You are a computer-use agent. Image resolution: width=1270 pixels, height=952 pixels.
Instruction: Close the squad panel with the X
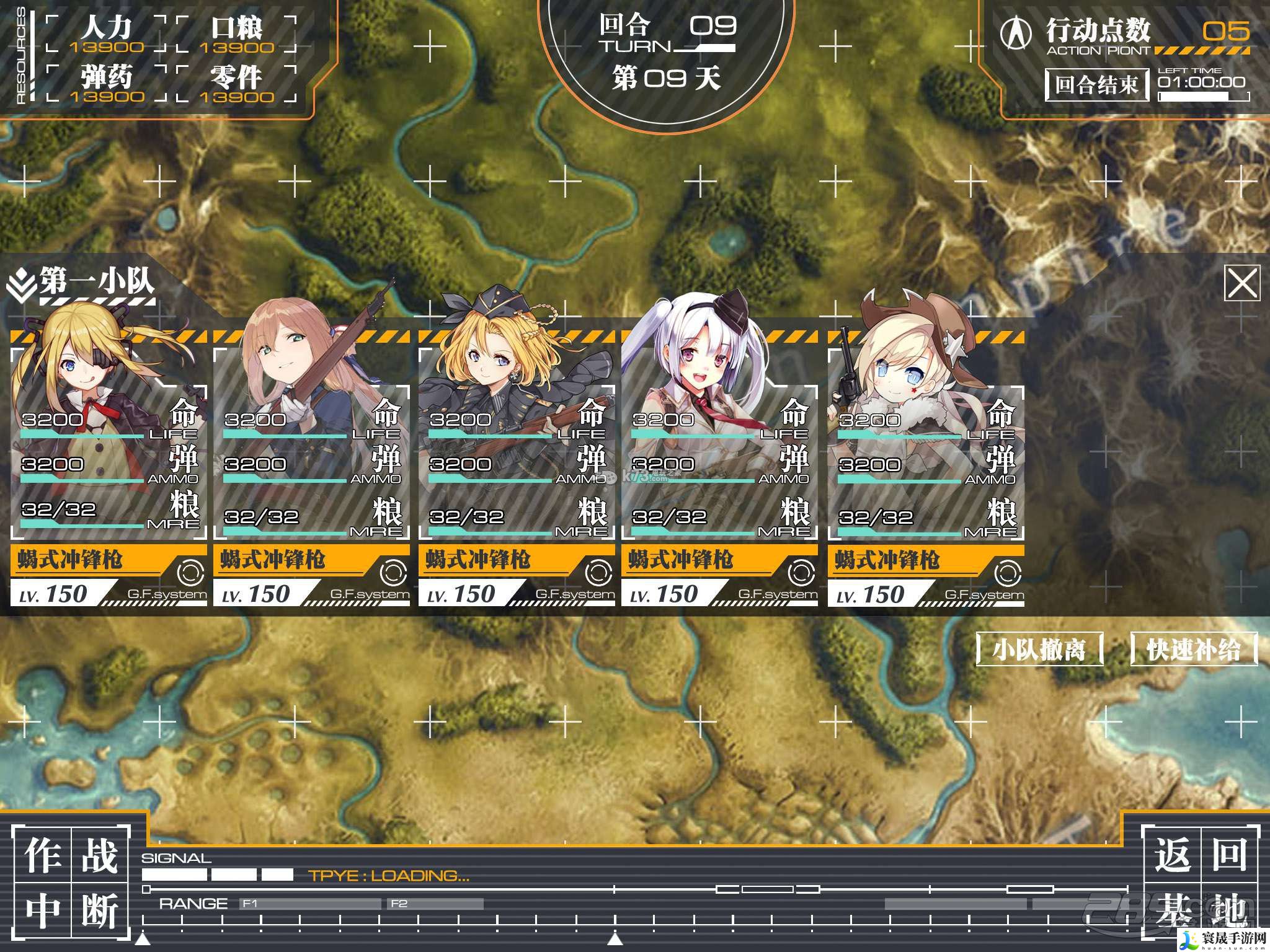click(x=1242, y=284)
